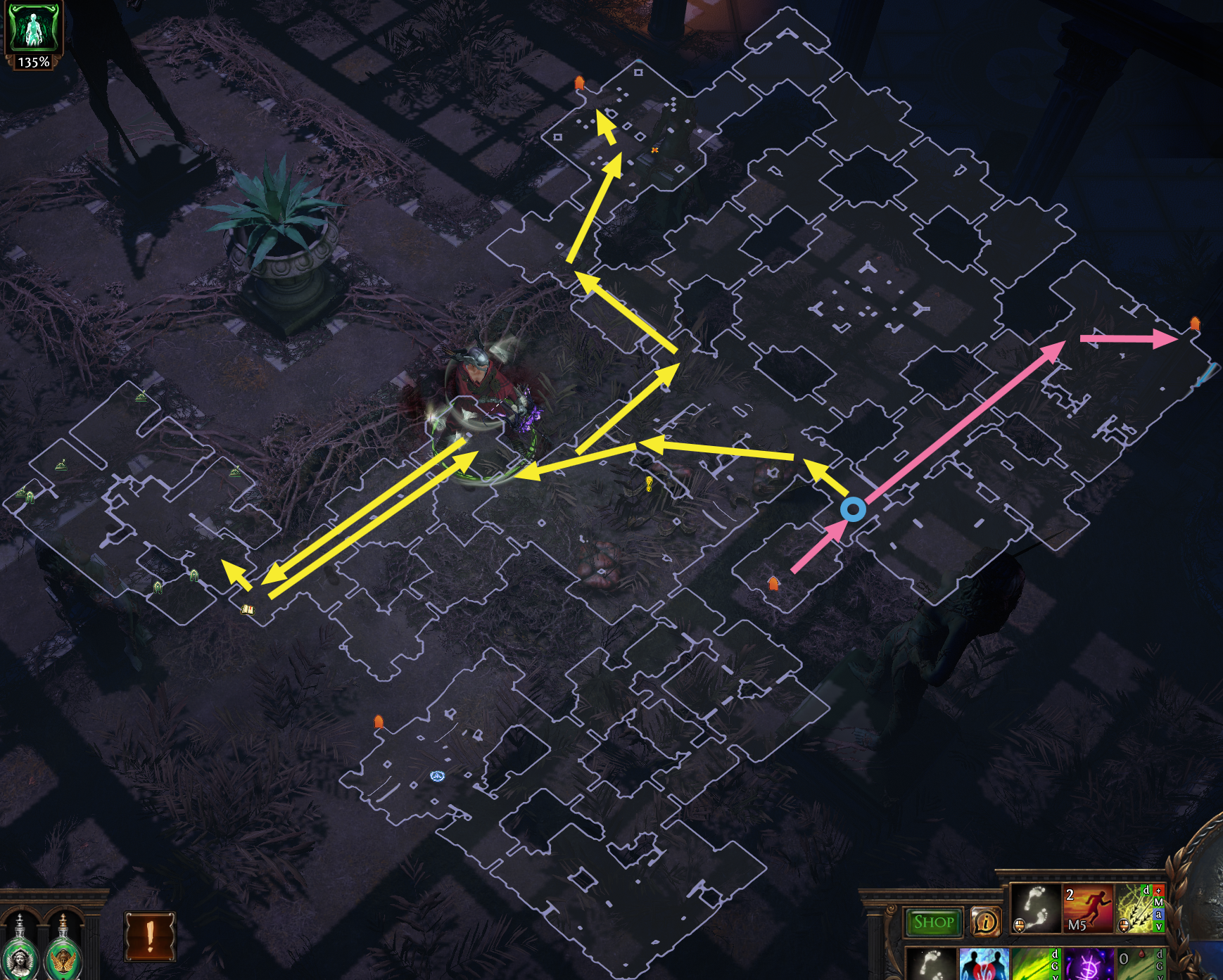
Task: Open the green Shop button
Action: (933, 922)
